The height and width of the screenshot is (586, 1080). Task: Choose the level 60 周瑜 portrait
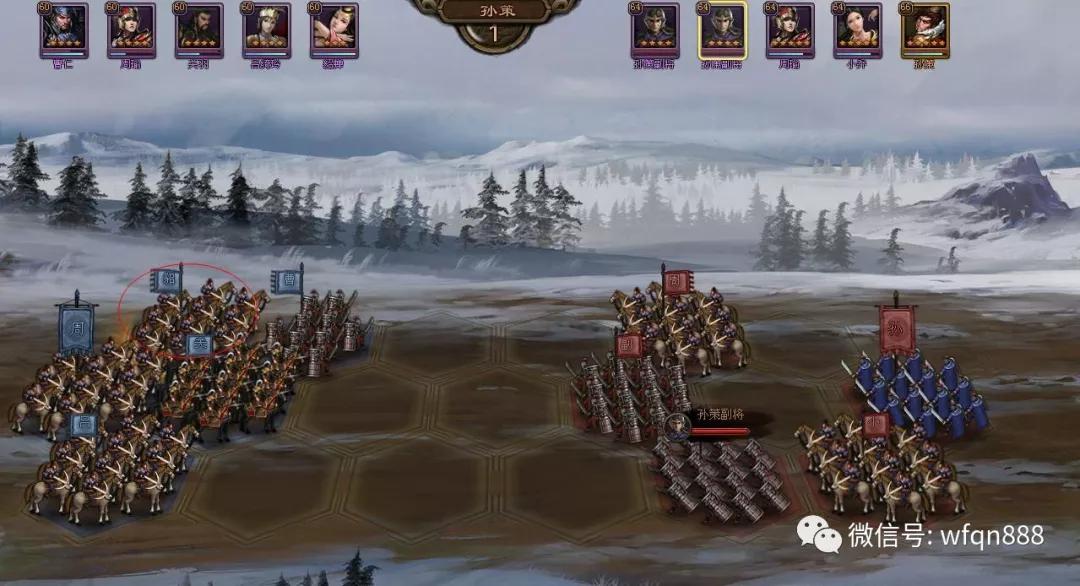[132, 27]
